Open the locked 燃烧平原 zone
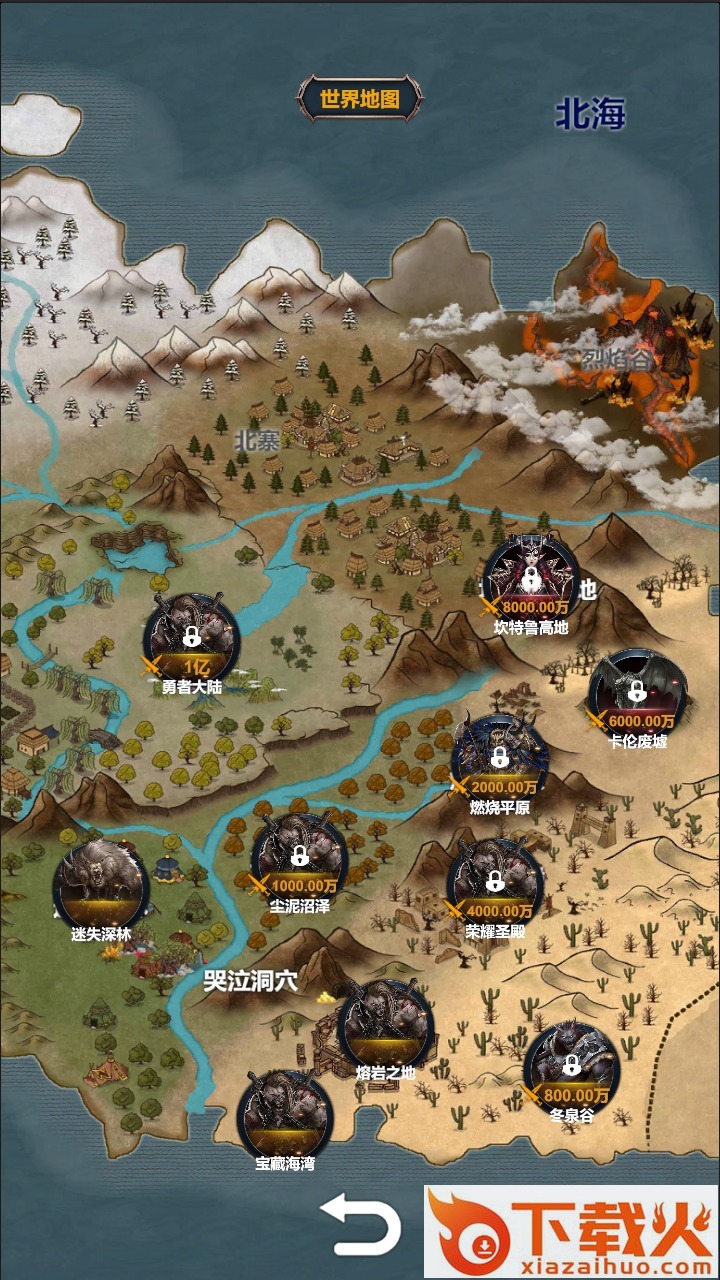This screenshot has width=720, height=1280. [x=500, y=760]
